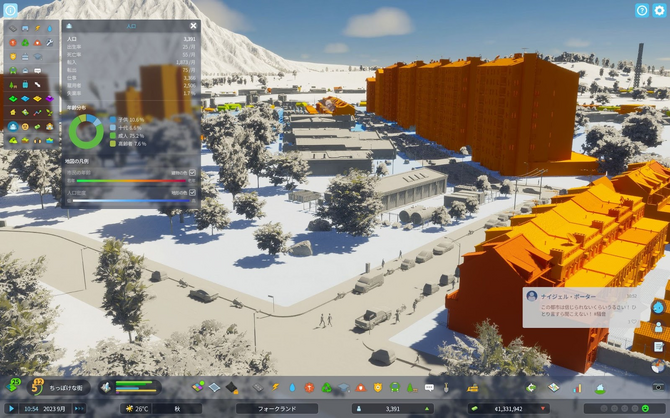Open the settings gear menu
Viewport: 670px width, 418px height.
pyautogui.click(x=659, y=10)
